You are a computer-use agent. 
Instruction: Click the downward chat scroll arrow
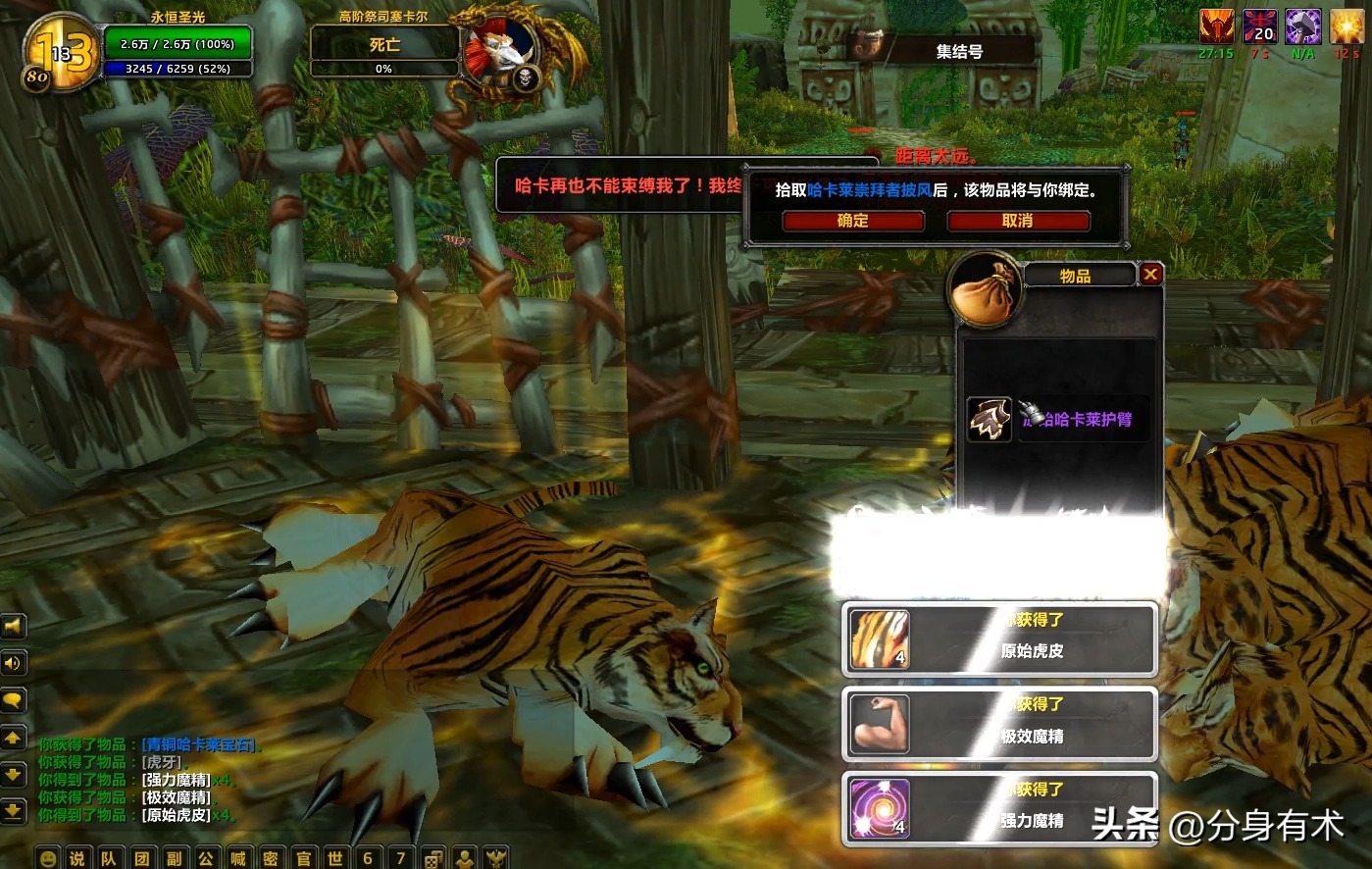pos(14,775)
